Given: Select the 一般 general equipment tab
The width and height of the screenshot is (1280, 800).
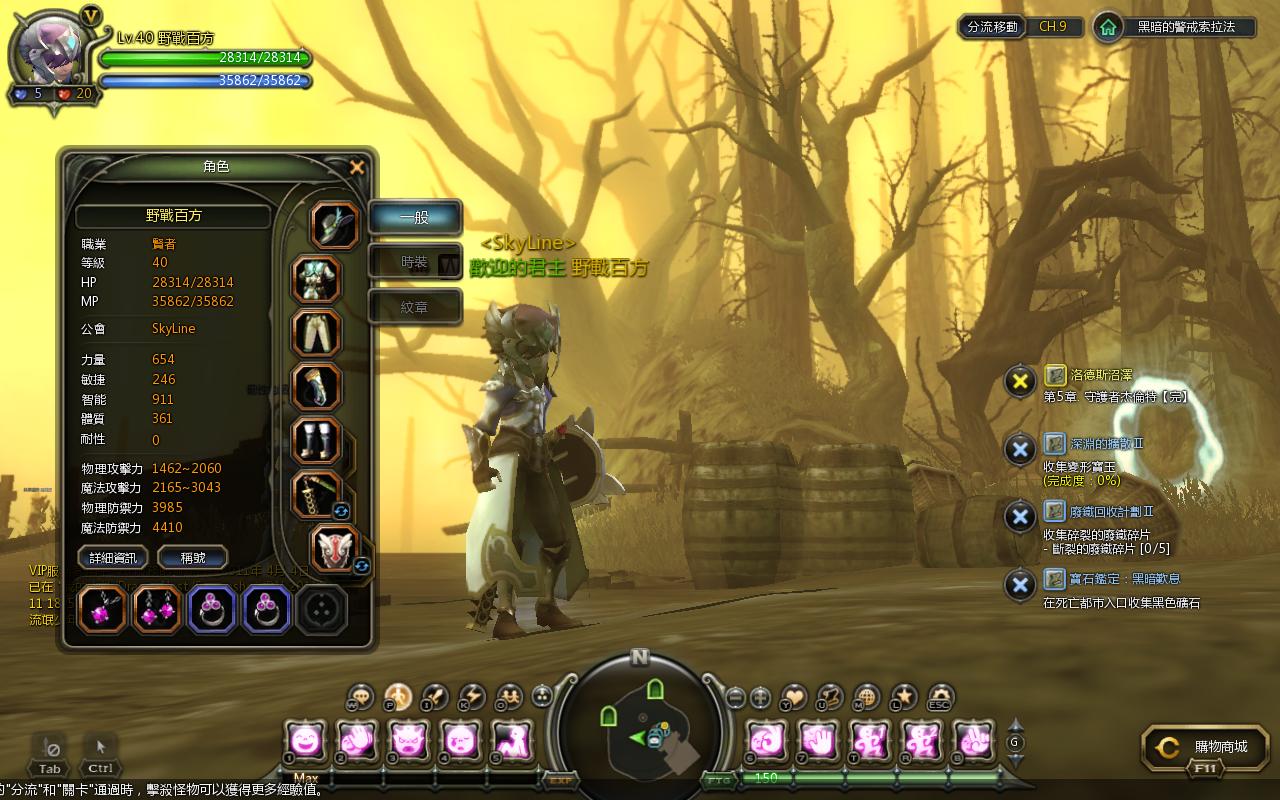Looking at the screenshot, I should (x=415, y=217).
